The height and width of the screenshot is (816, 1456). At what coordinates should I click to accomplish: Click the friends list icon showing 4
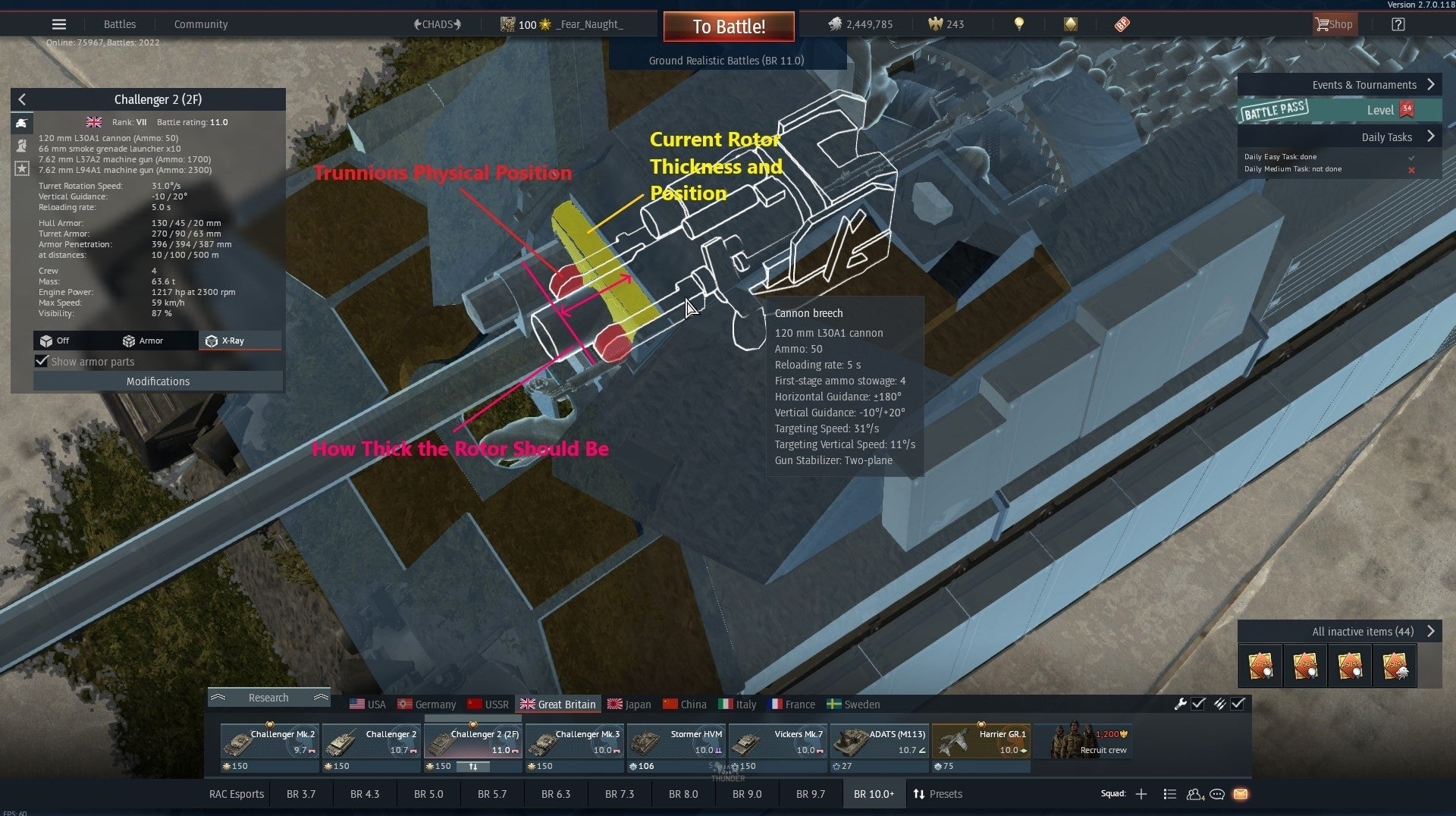1195,795
